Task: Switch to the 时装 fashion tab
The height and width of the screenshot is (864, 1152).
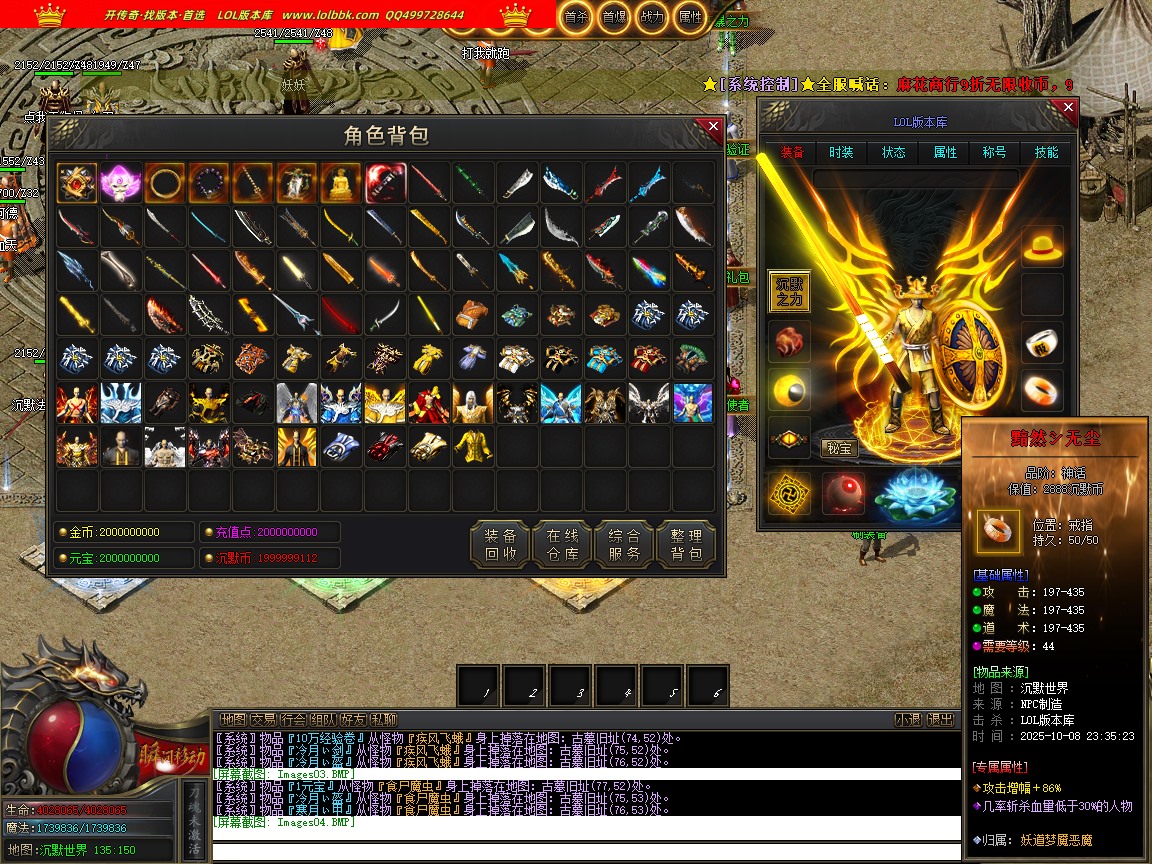Action: tap(841, 152)
